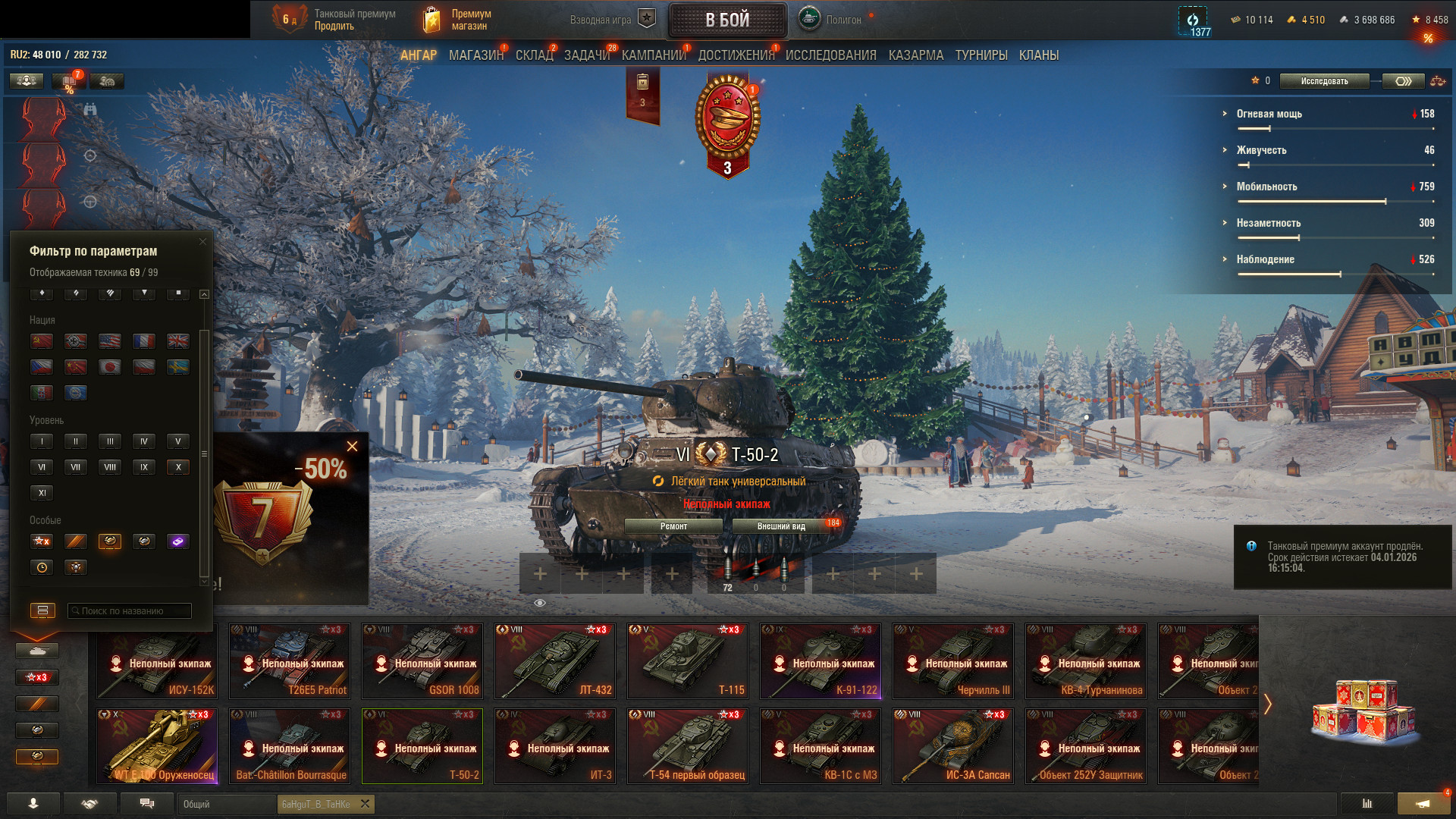
Task: Choose the ИС-3А Сапсан tank
Action: (953, 746)
